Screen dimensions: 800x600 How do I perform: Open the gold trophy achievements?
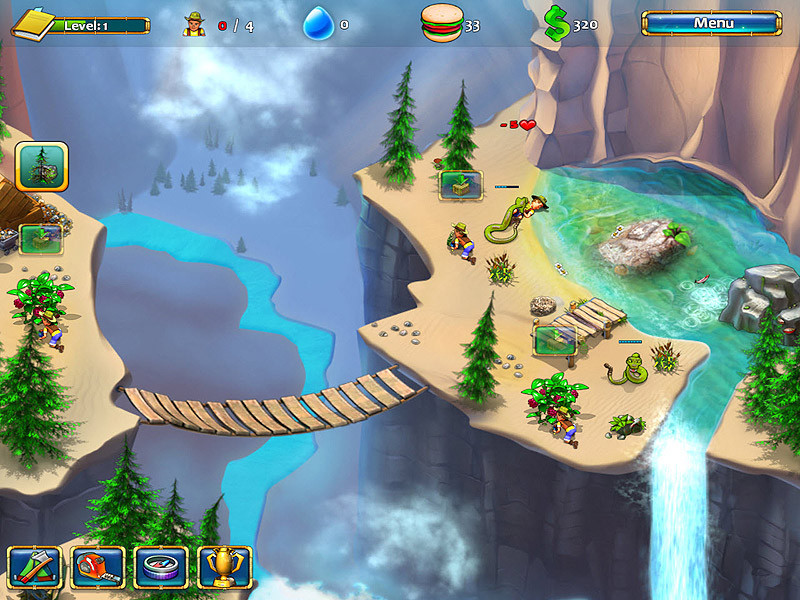coord(224,567)
